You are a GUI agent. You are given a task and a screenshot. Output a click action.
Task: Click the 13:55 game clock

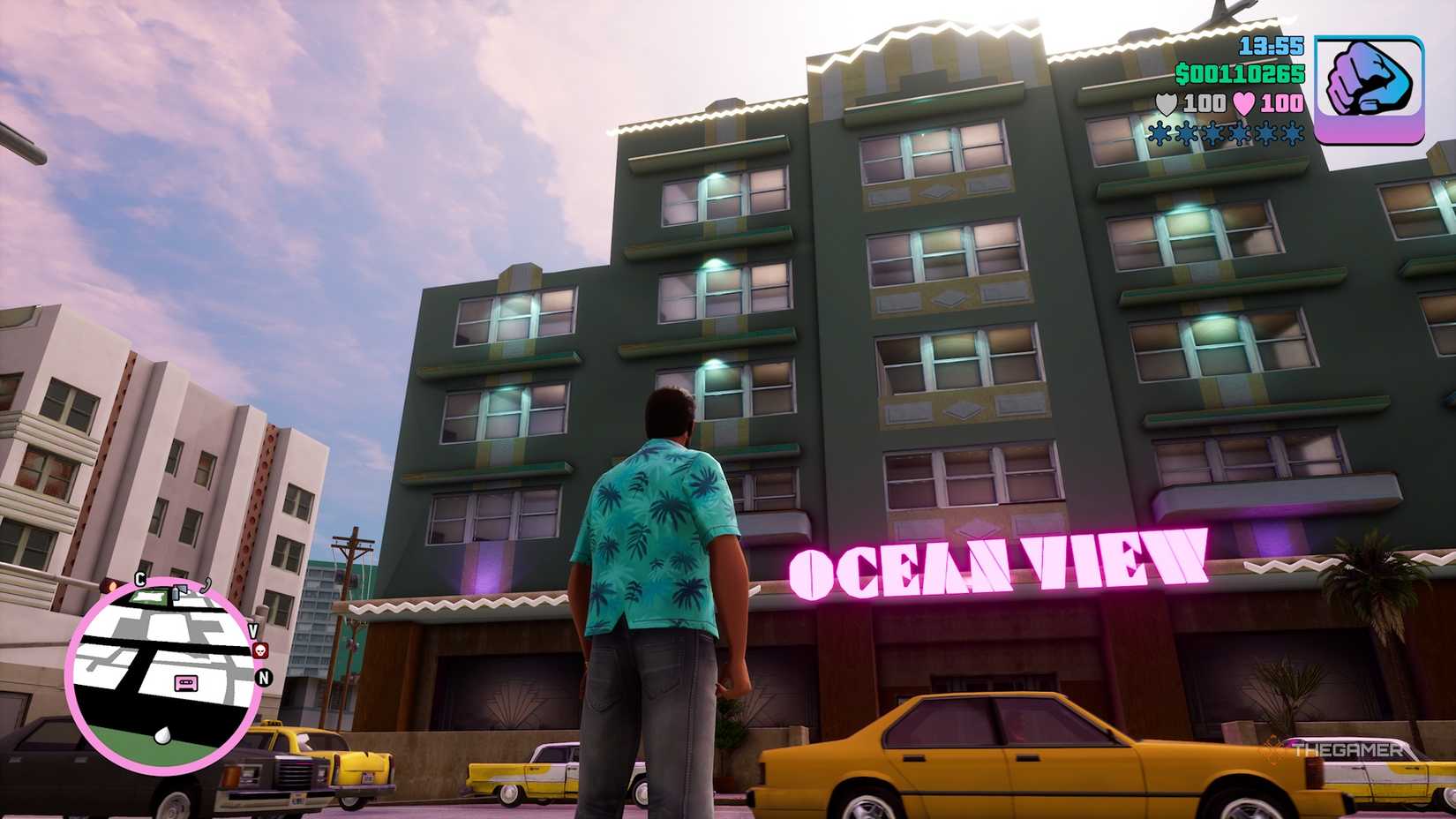click(1270, 46)
